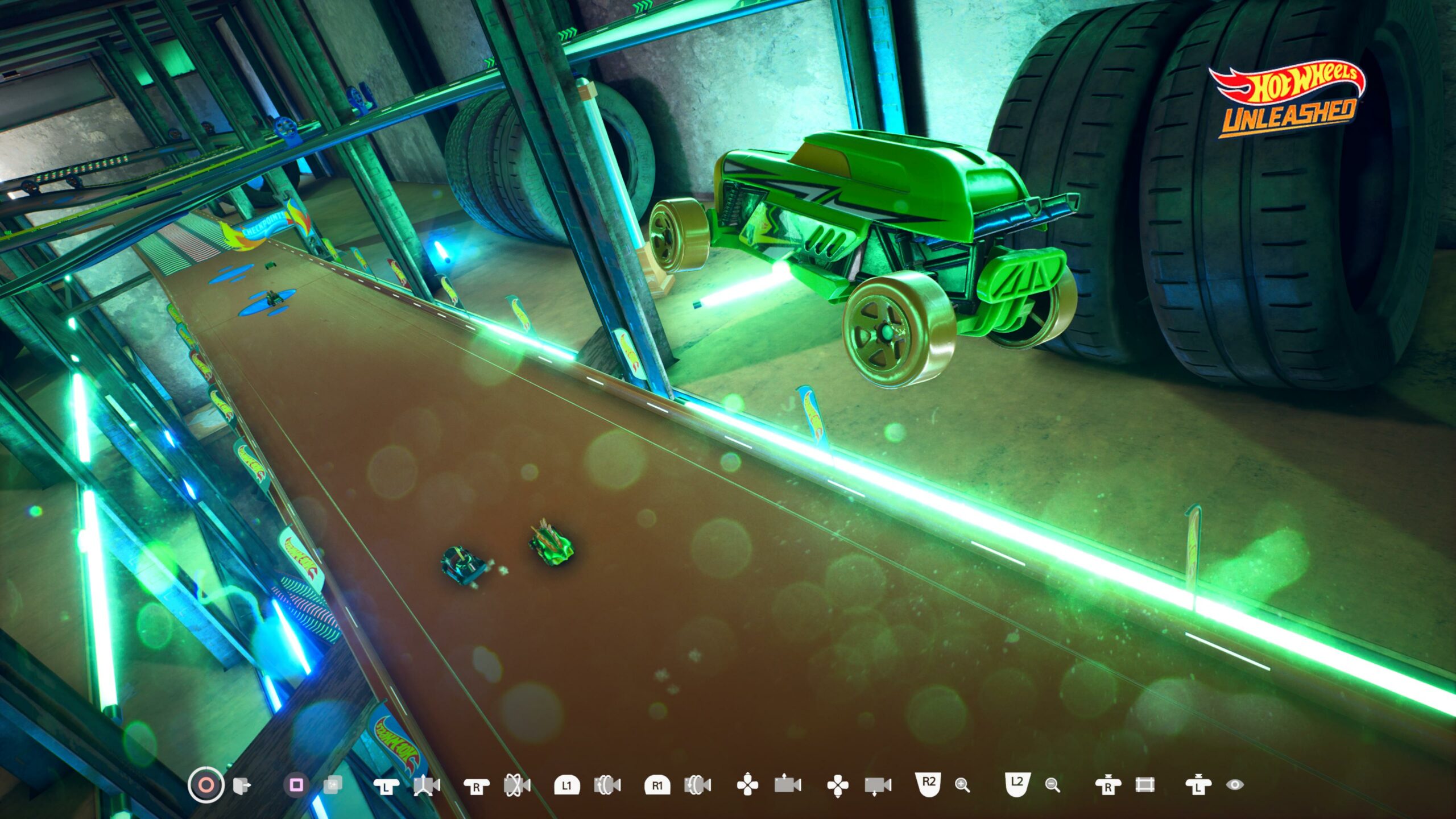Choose the raise camera icon
This screenshot has height=819, width=1456.
tap(788, 784)
